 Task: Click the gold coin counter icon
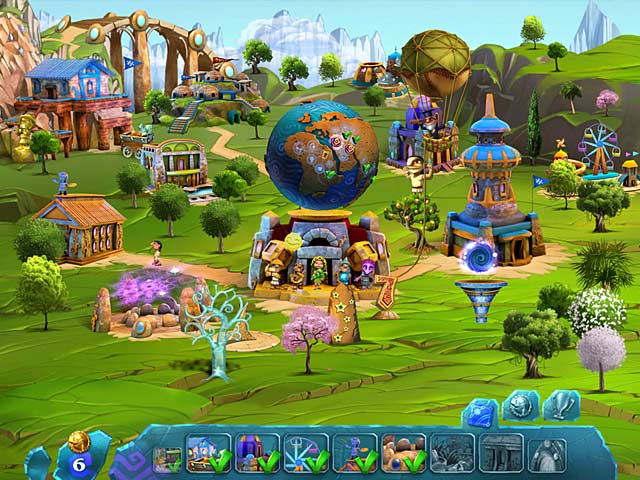(79, 441)
